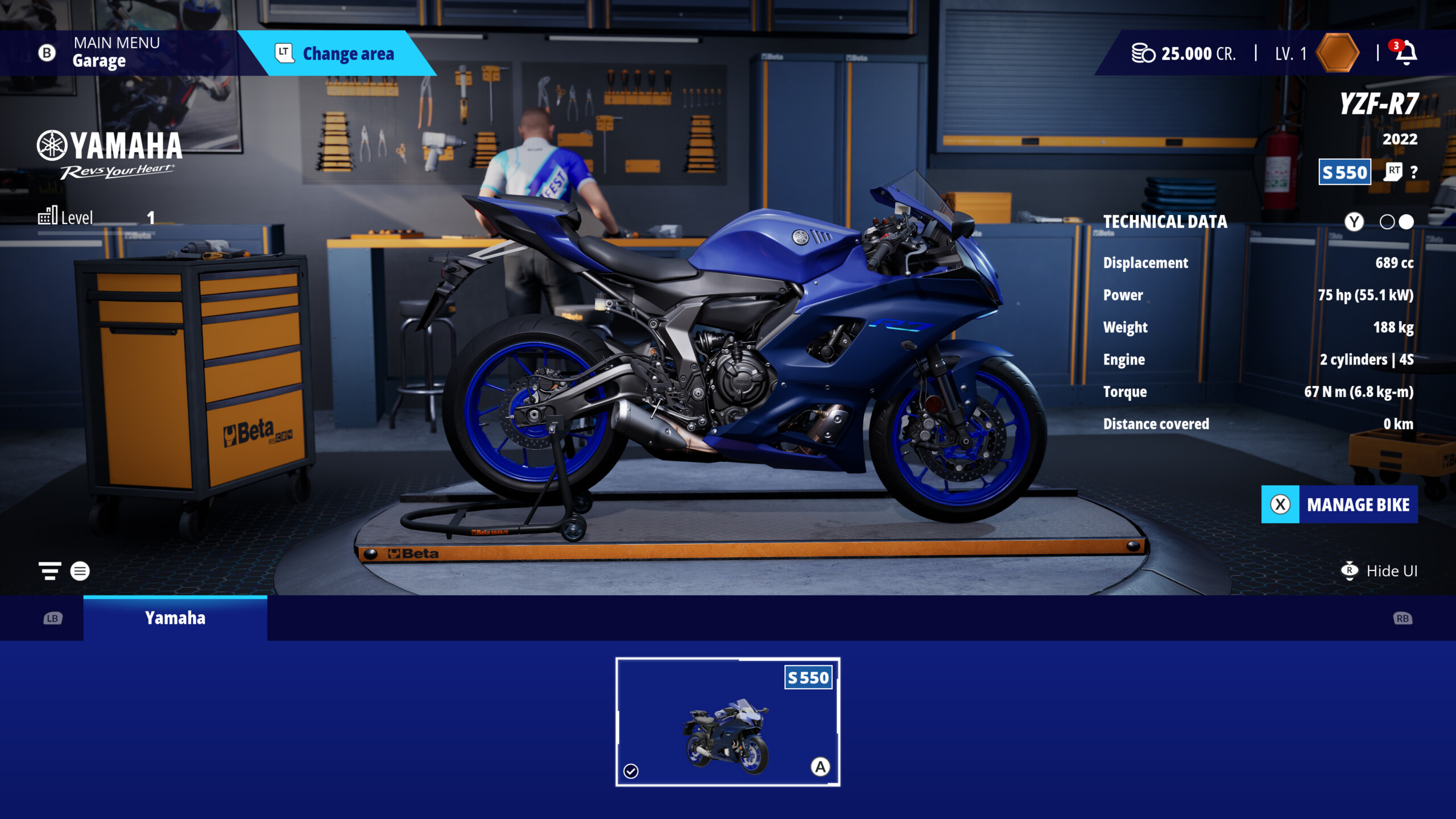Select the first page indicator dot
This screenshot has width=1456, height=819.
1388,222
